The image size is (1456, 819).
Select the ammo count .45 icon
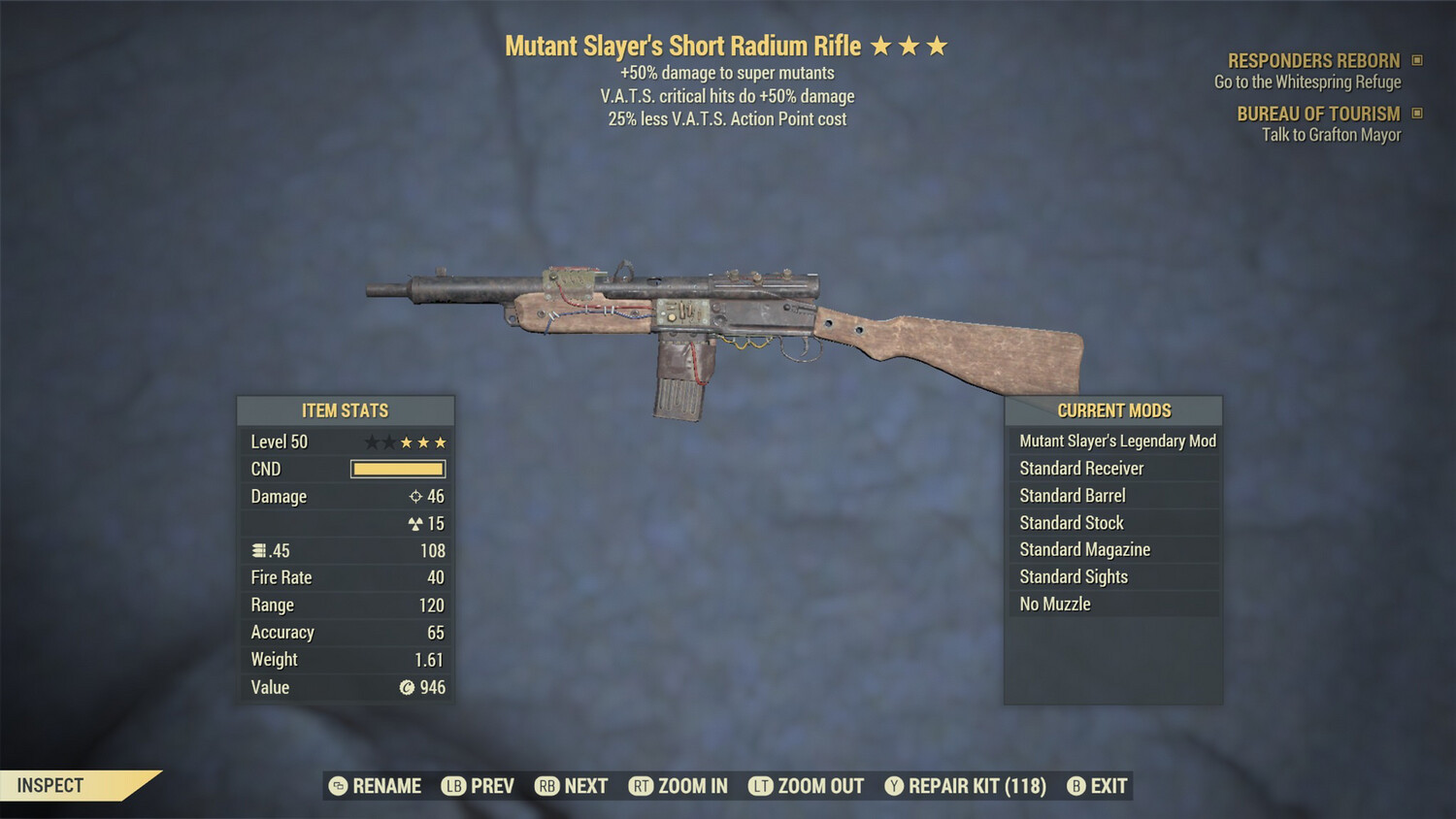point(258,550)
